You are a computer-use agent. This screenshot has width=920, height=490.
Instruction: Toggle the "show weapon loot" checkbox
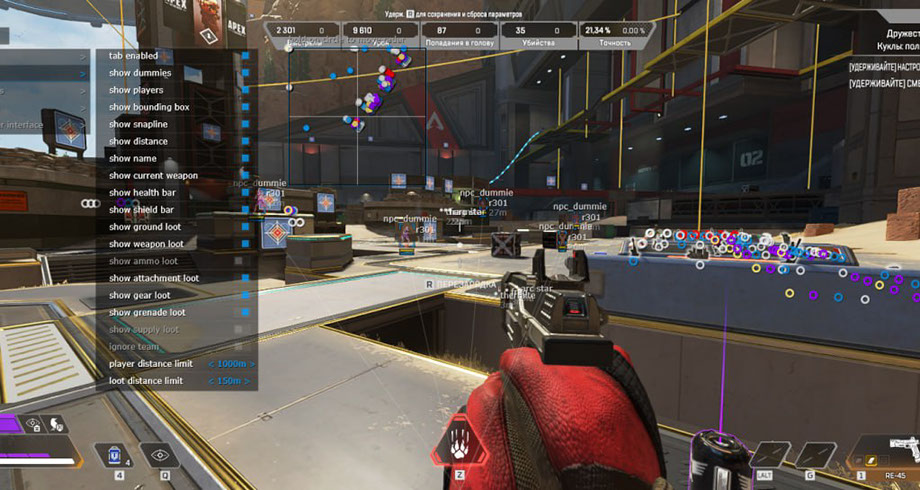(x=245, y=244)
